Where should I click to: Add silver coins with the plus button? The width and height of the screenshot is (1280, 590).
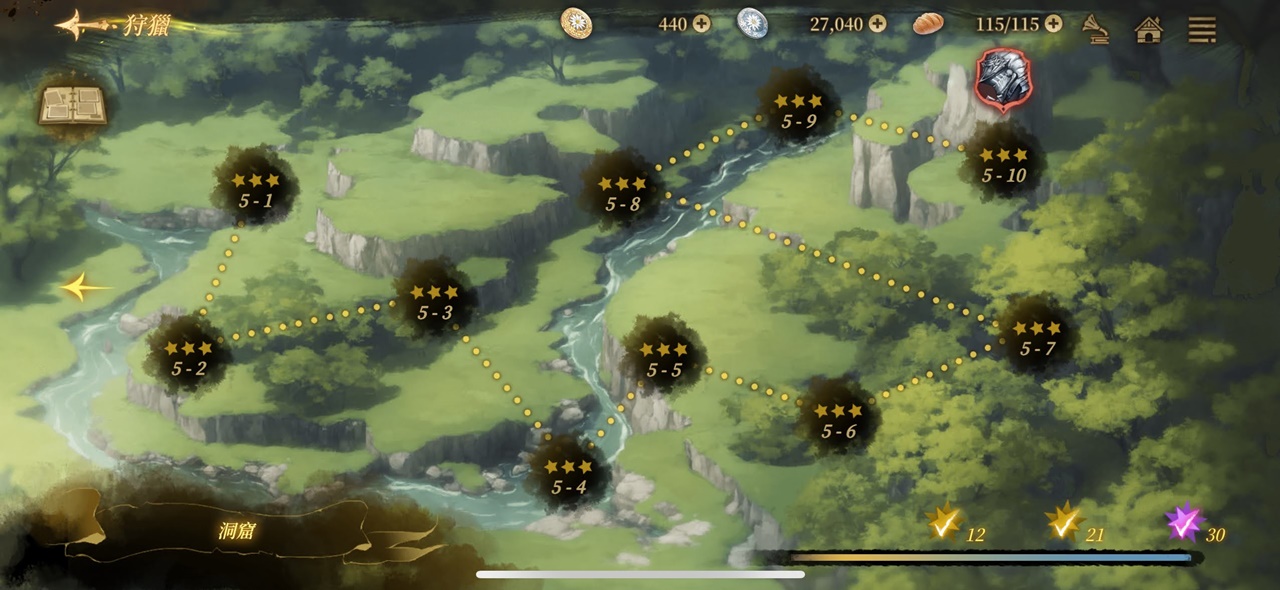pos(877,24)
